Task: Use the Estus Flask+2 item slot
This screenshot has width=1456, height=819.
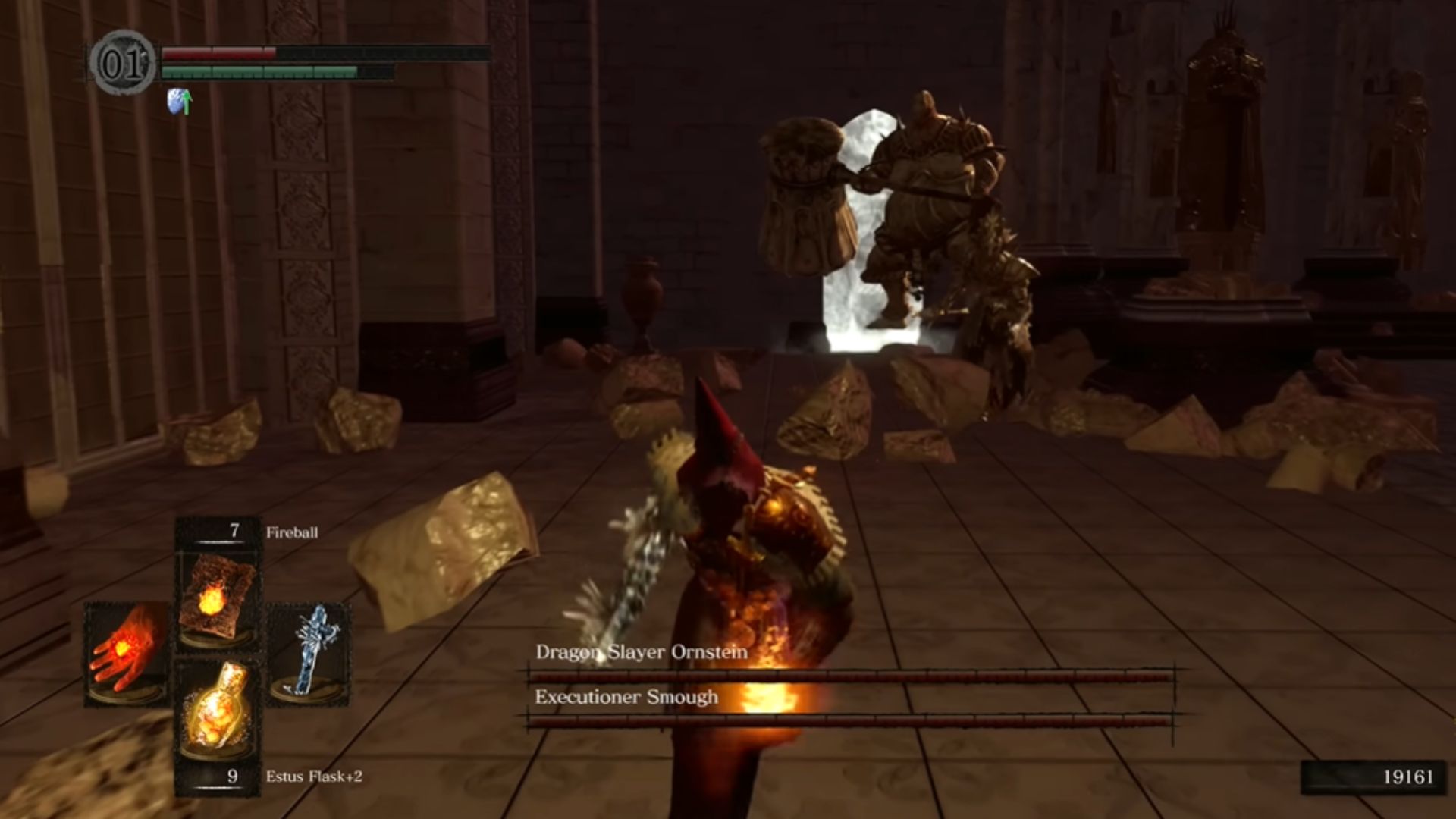Action: tap(218, 708)
